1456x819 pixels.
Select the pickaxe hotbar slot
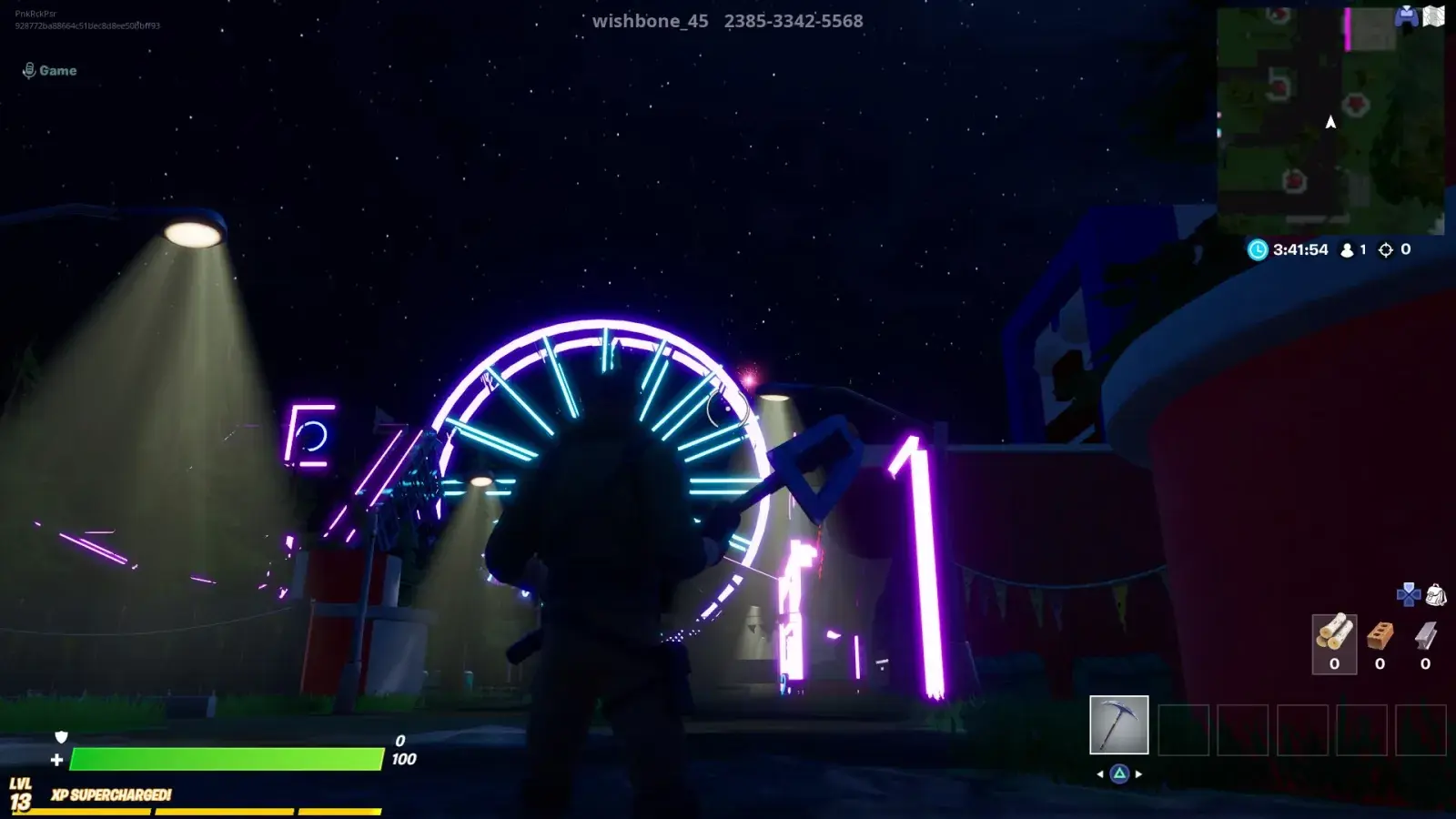[x=1118, y=725]
